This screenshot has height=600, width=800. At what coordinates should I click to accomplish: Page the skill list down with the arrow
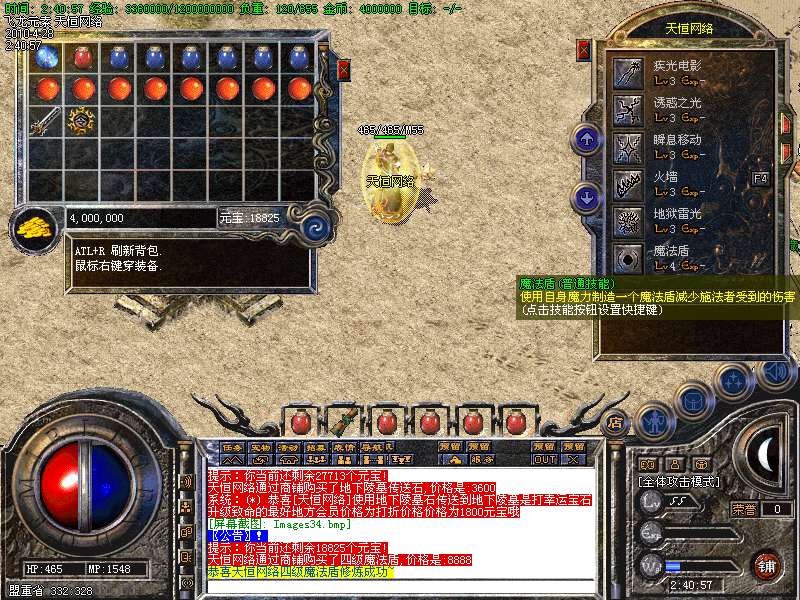pyautogui.click(x=586, y=197)
